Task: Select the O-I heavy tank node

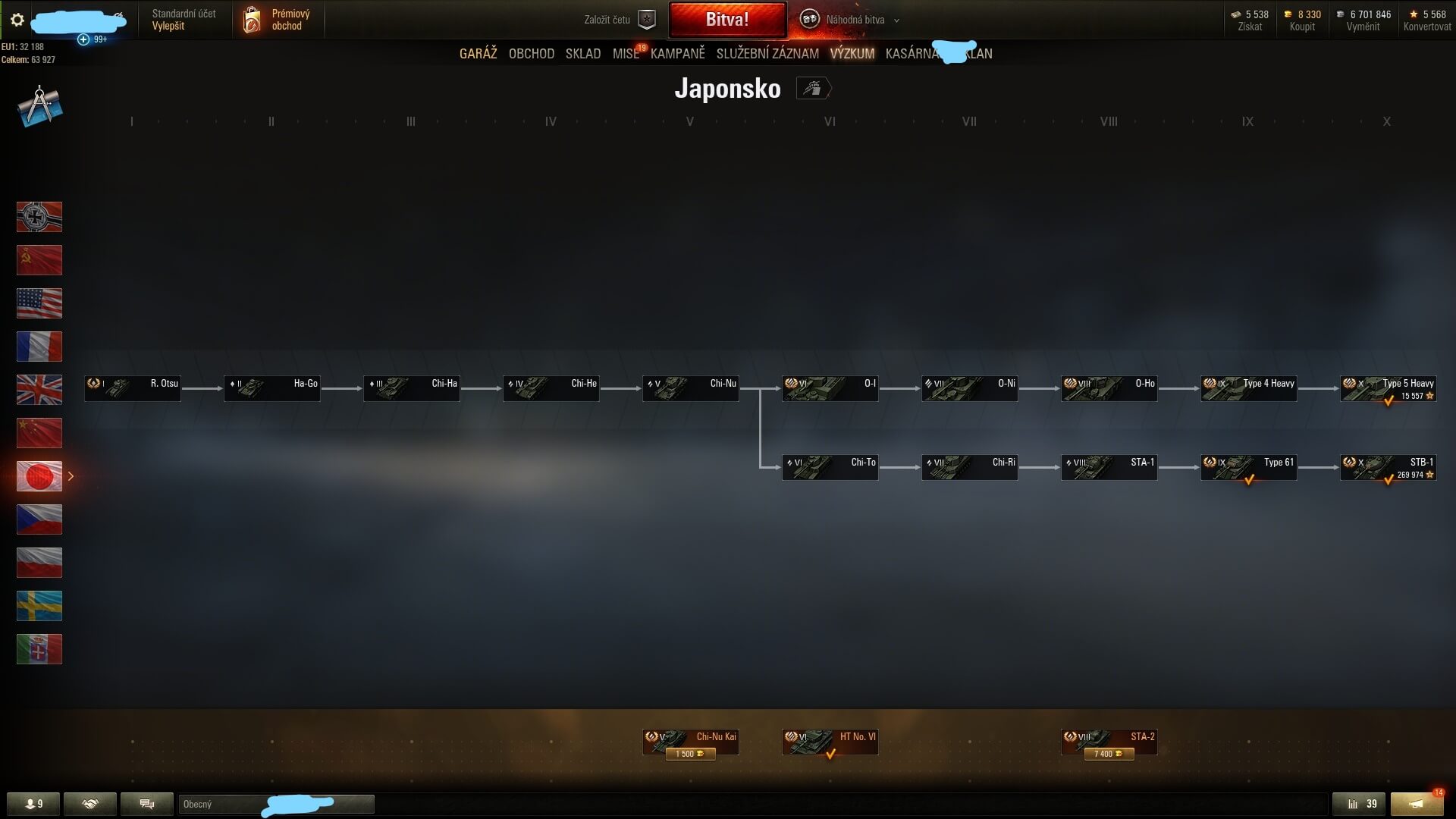Action: click(830, 389)
